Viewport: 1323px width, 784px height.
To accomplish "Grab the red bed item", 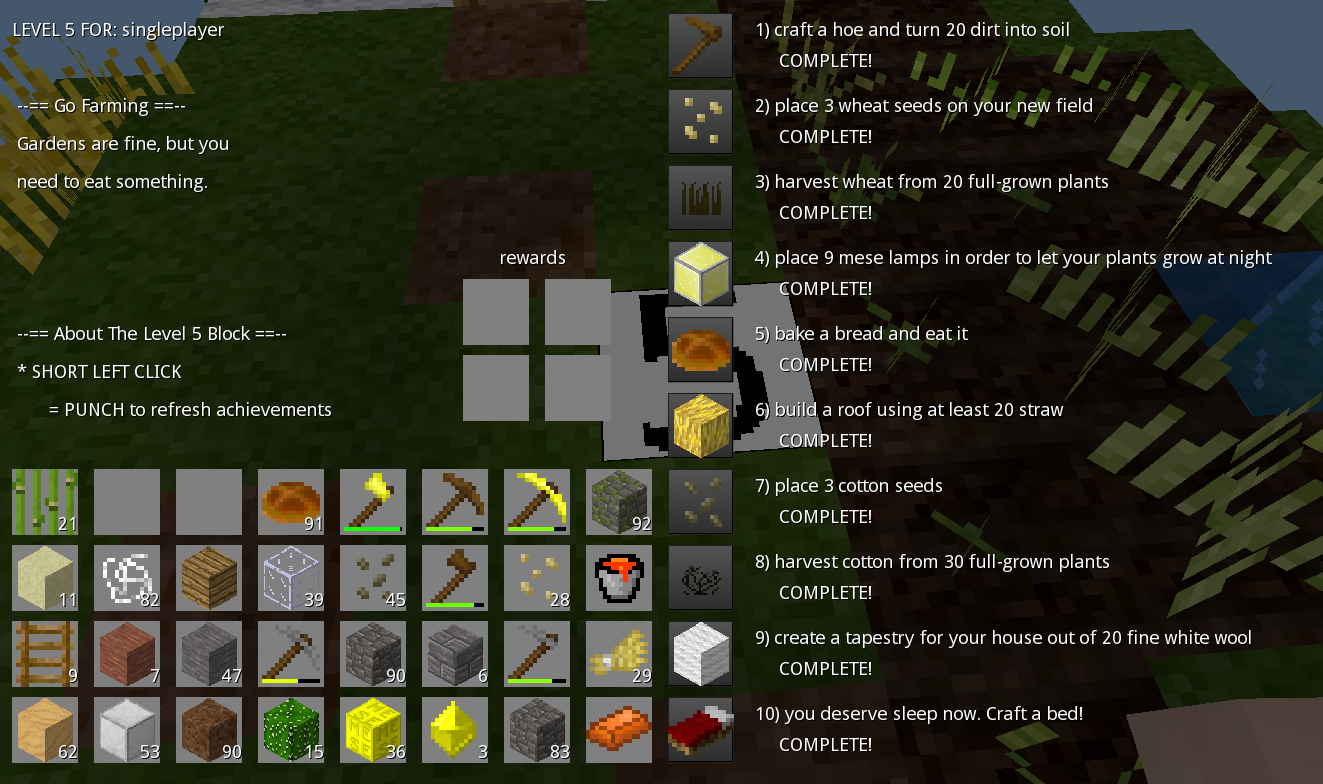I will [x=701, y=730].
